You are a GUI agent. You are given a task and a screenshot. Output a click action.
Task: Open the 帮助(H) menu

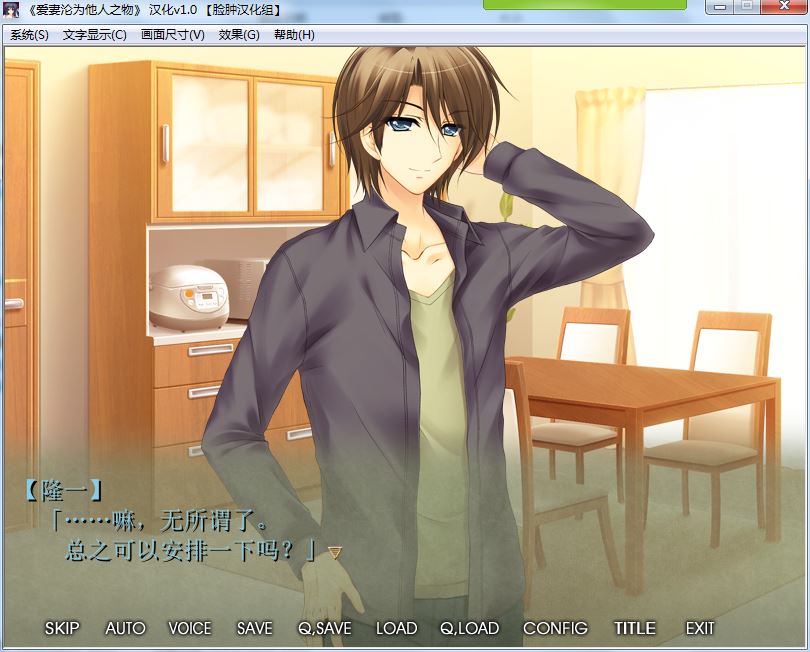(x=294, y=35)
